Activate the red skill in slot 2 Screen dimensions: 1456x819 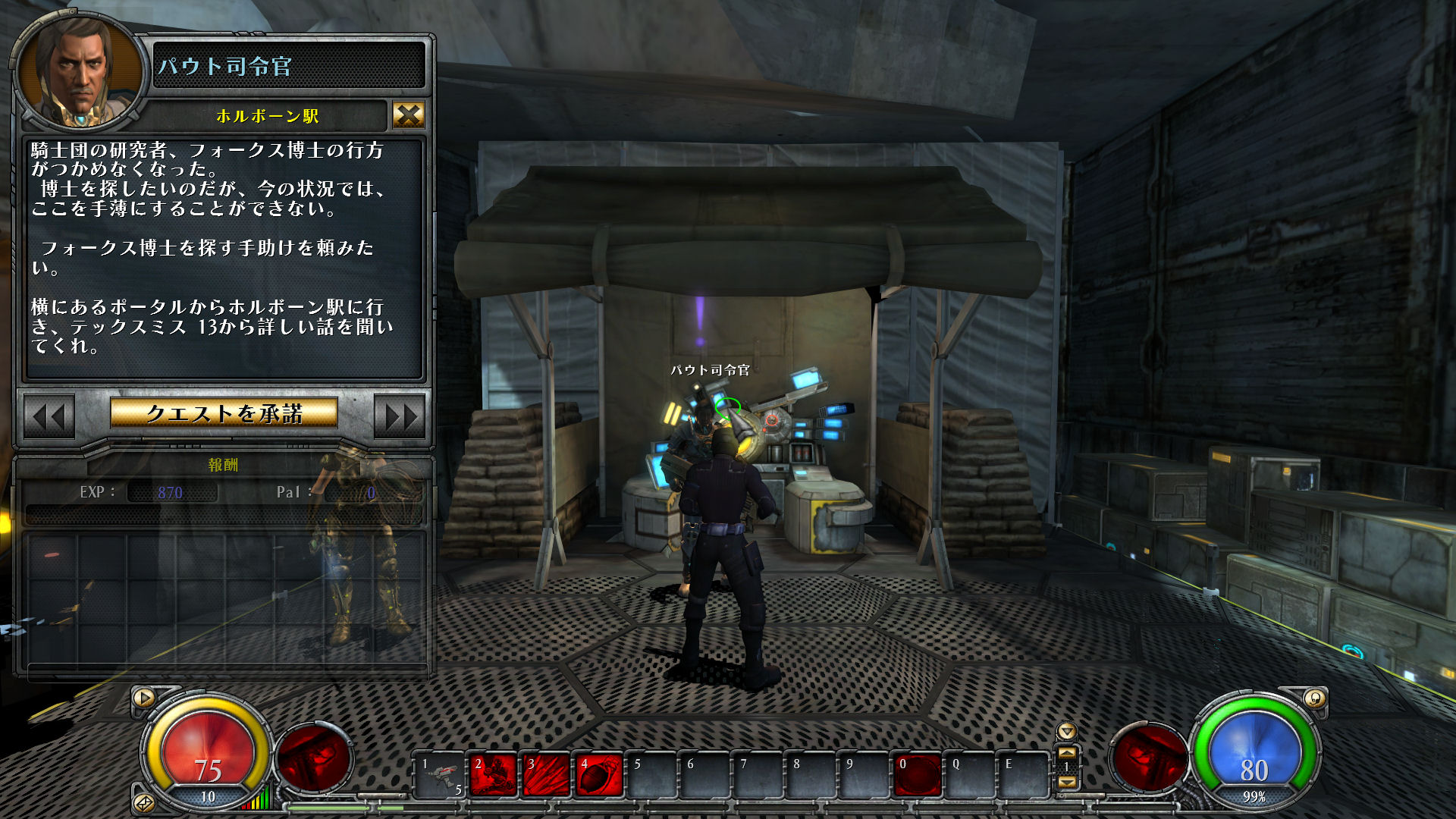[494, 775]
